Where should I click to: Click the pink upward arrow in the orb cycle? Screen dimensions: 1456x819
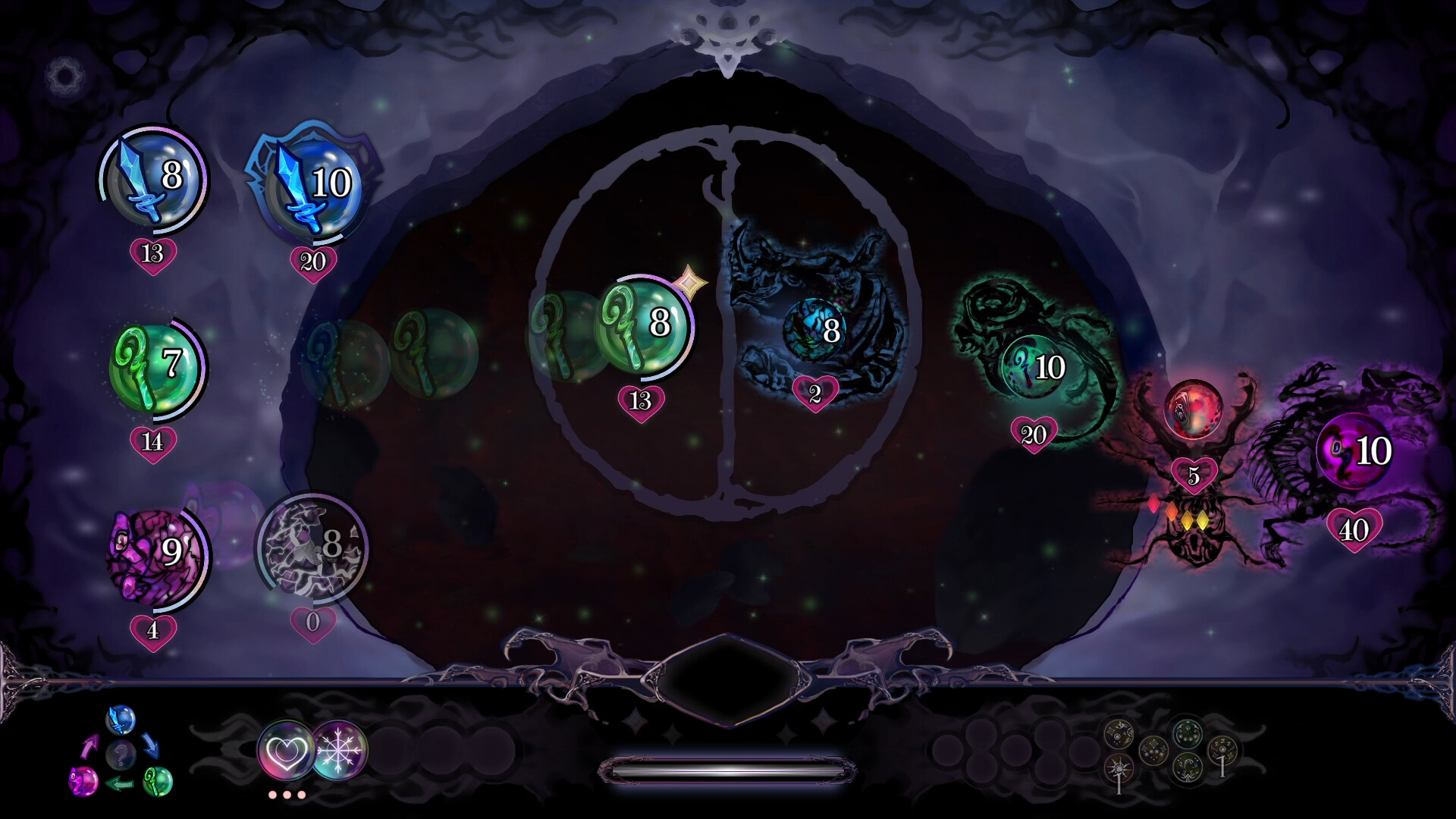(91, 745)
